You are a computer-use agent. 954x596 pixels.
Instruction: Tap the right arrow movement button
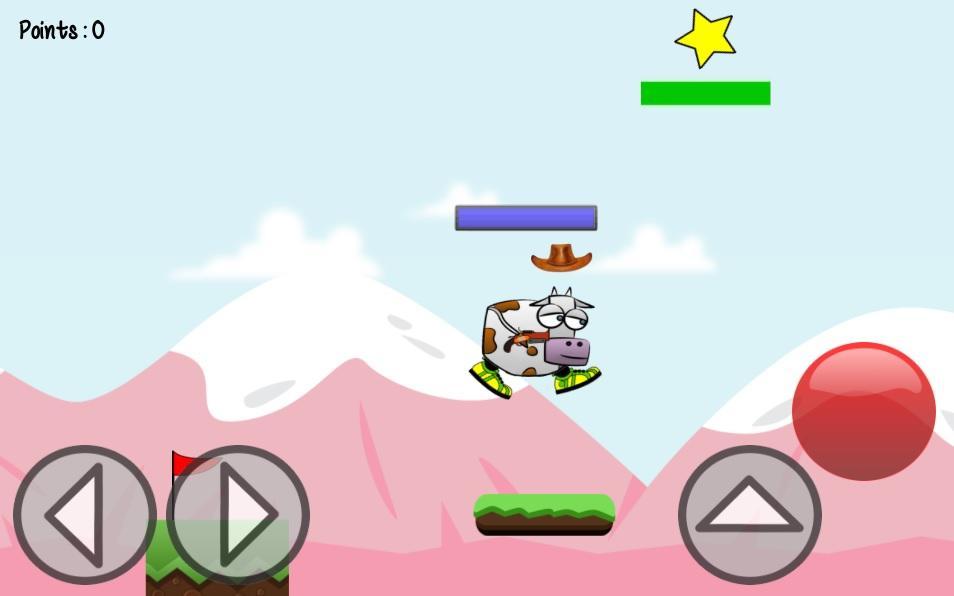(x=238, y=515)
